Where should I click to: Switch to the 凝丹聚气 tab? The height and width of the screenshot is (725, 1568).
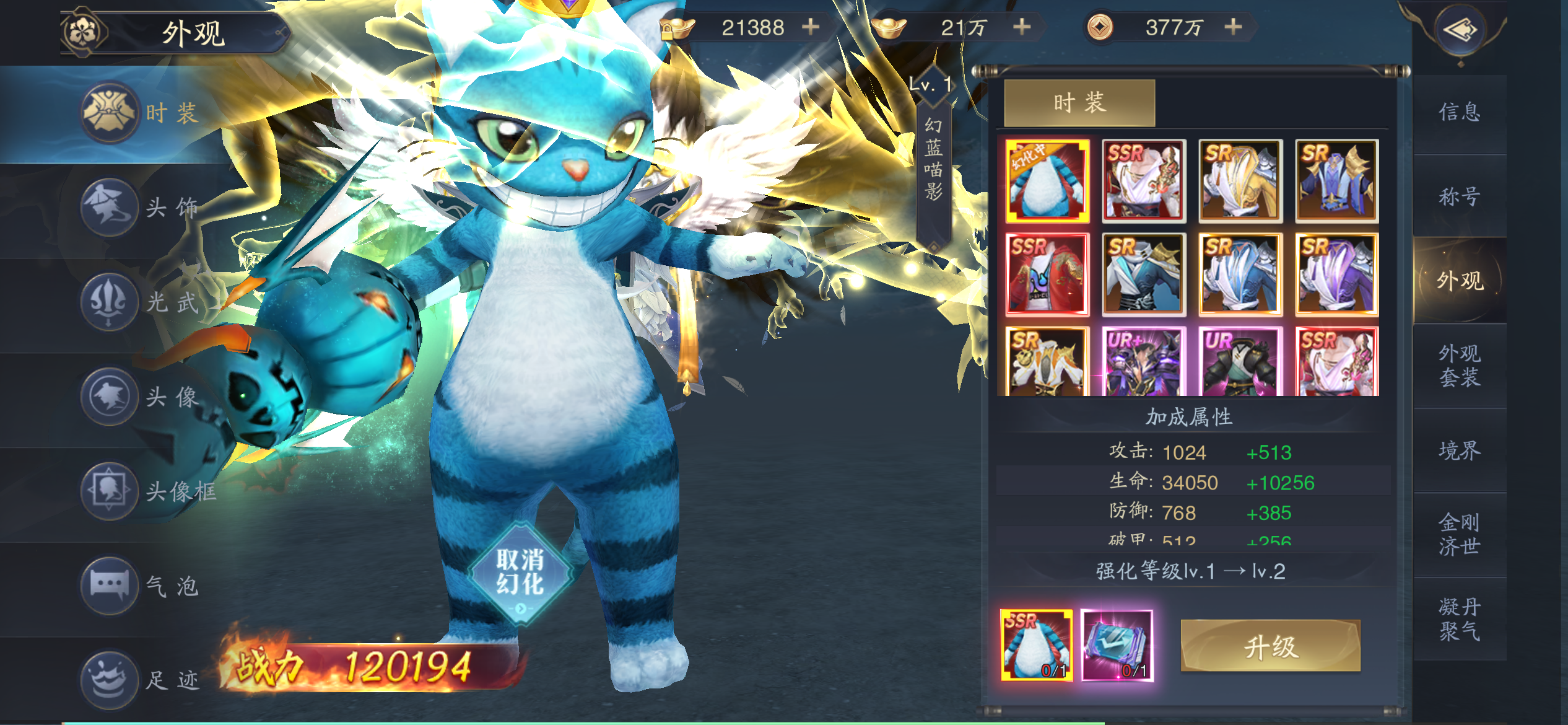pos(1460,619)
